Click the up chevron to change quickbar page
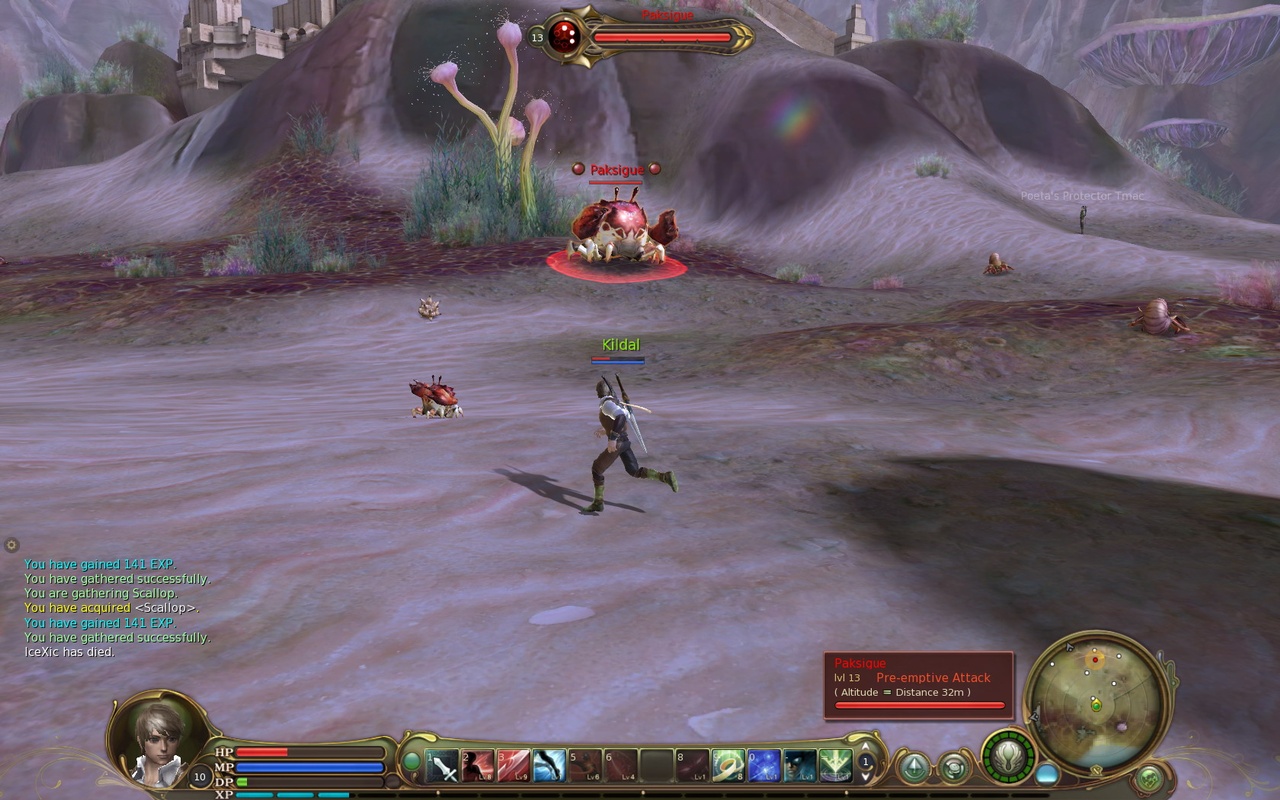Viewport: 1280px width, 800px height. [x=865, y=748]
